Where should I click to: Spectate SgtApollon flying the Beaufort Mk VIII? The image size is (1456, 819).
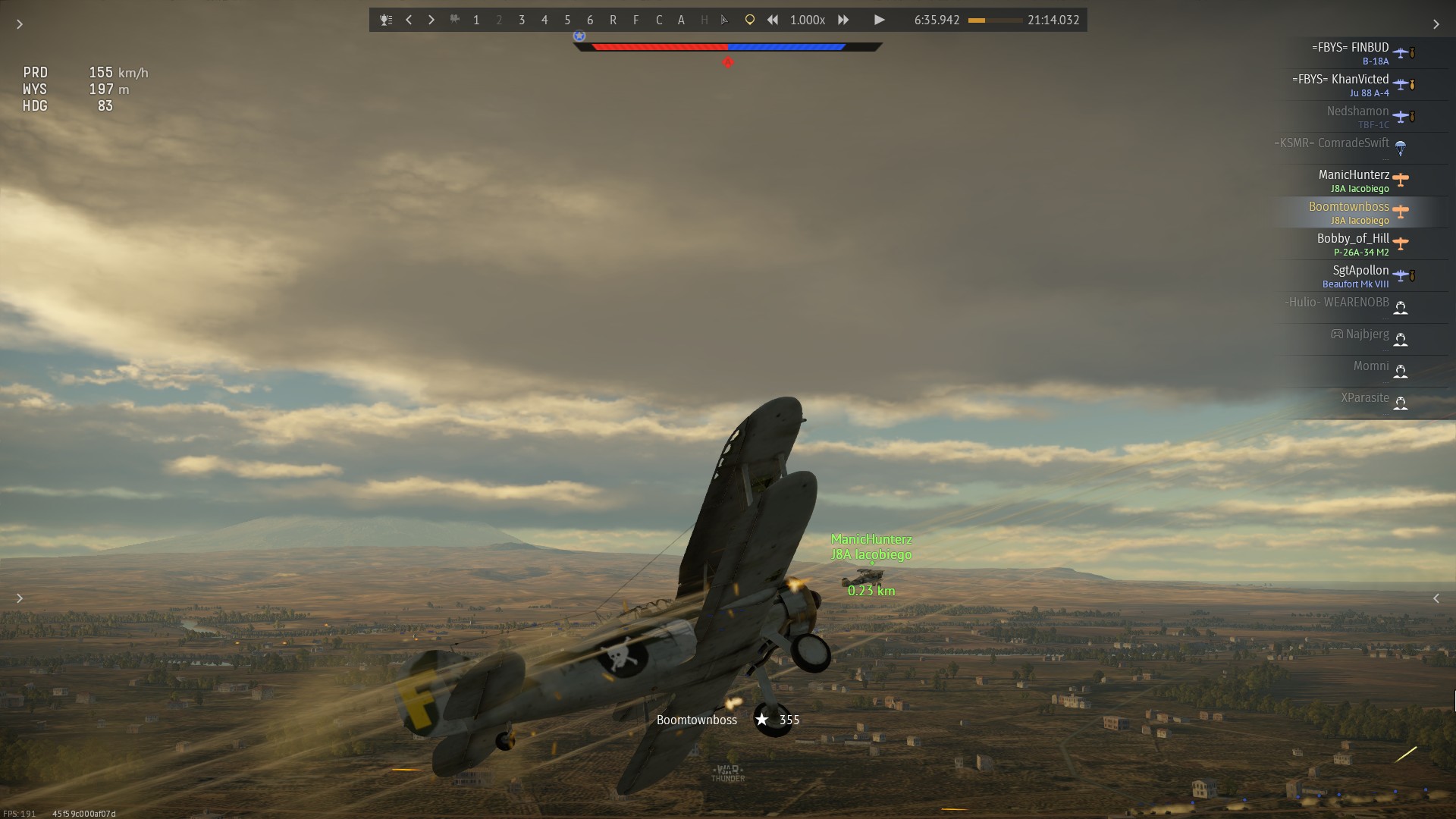point(1357,276)
